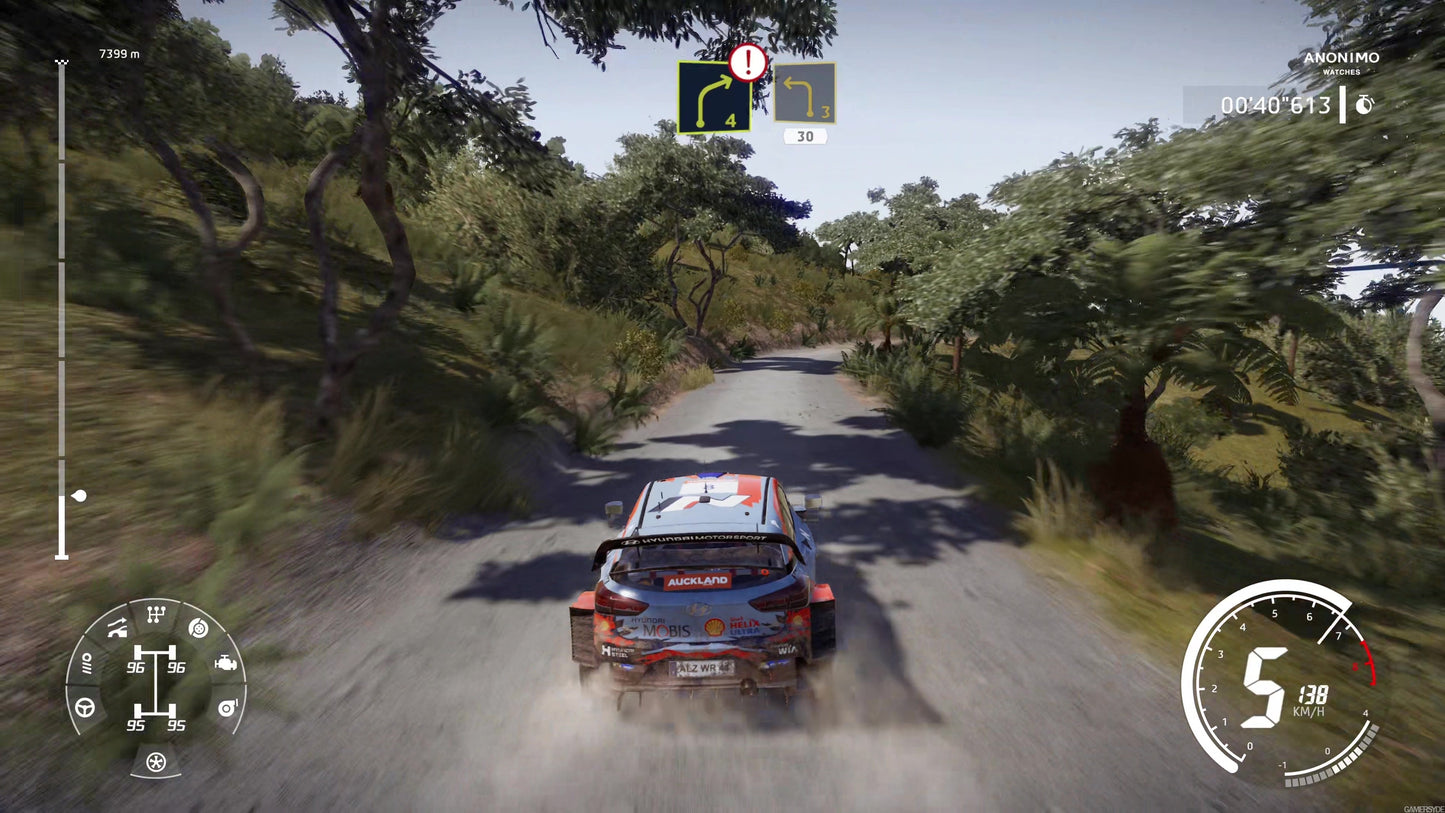This screenshot has width=1445, height=813.
Task: Toggle the chassis diagram in the damage panel
Action: point(155,685)
